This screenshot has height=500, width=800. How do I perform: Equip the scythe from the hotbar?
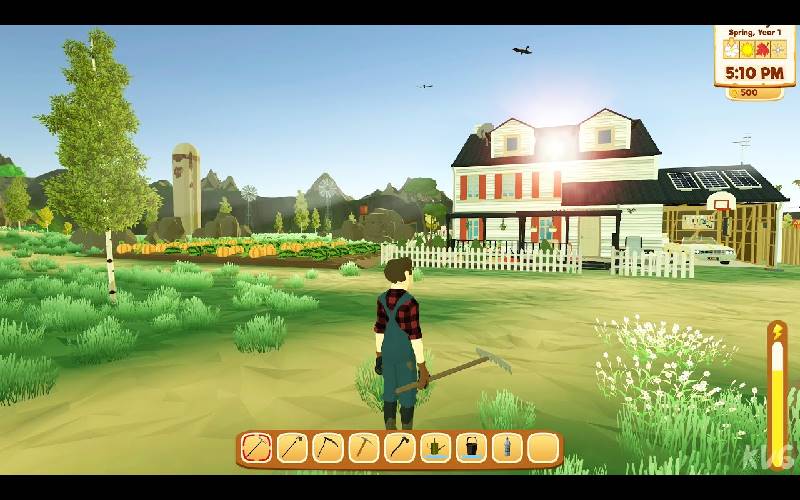(x=328, y=447)
